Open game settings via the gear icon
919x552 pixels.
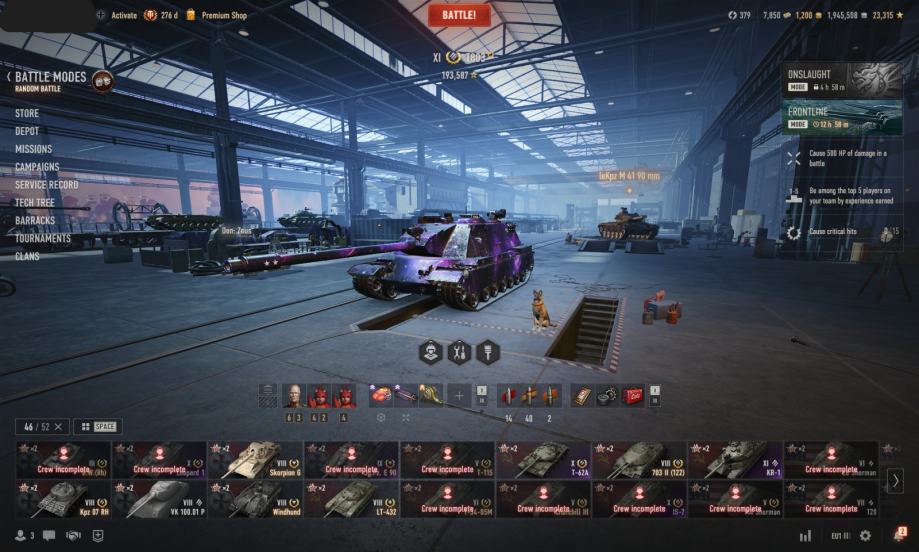pos(865,536)
